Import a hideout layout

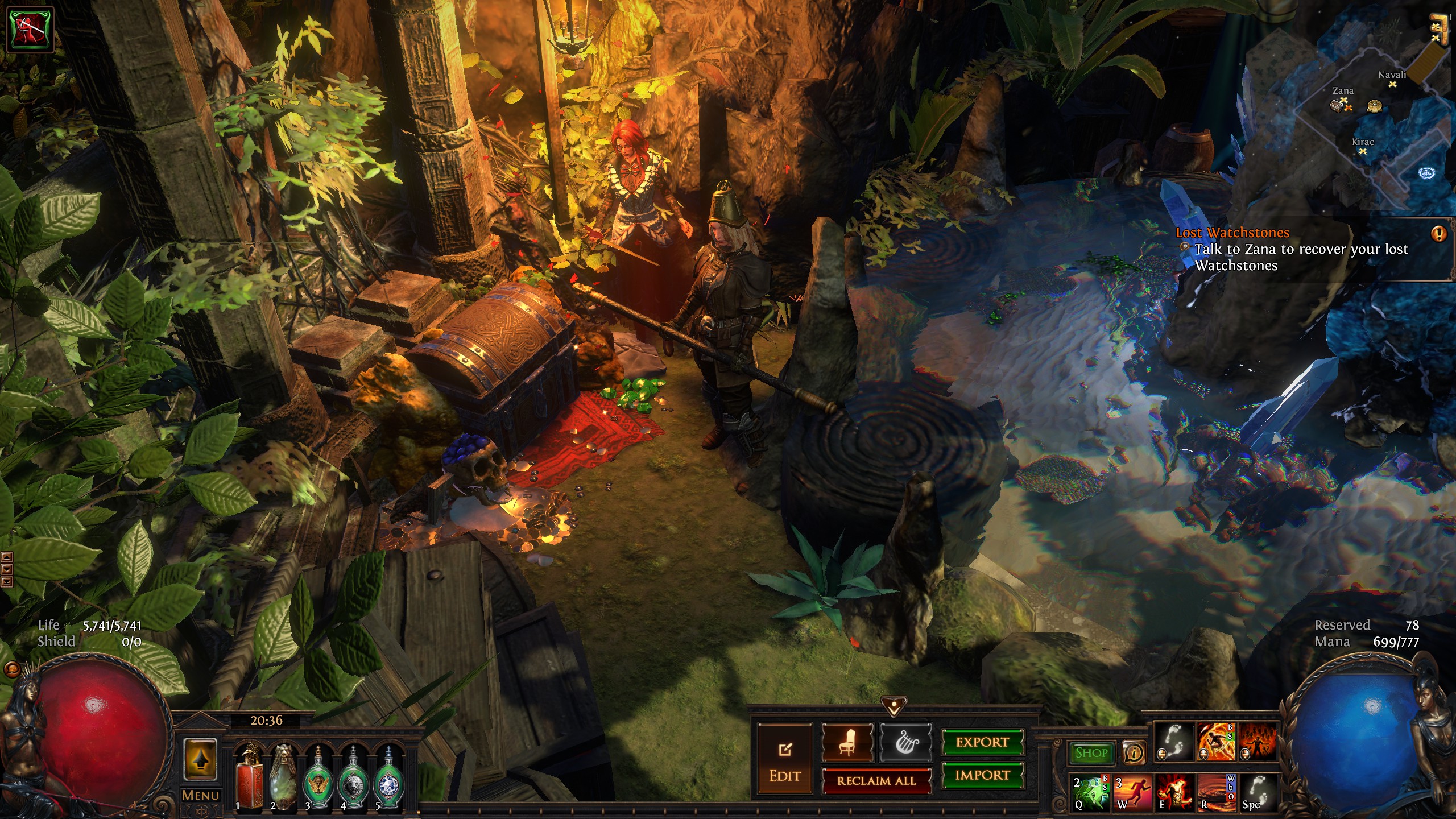[x=982, y=775]
